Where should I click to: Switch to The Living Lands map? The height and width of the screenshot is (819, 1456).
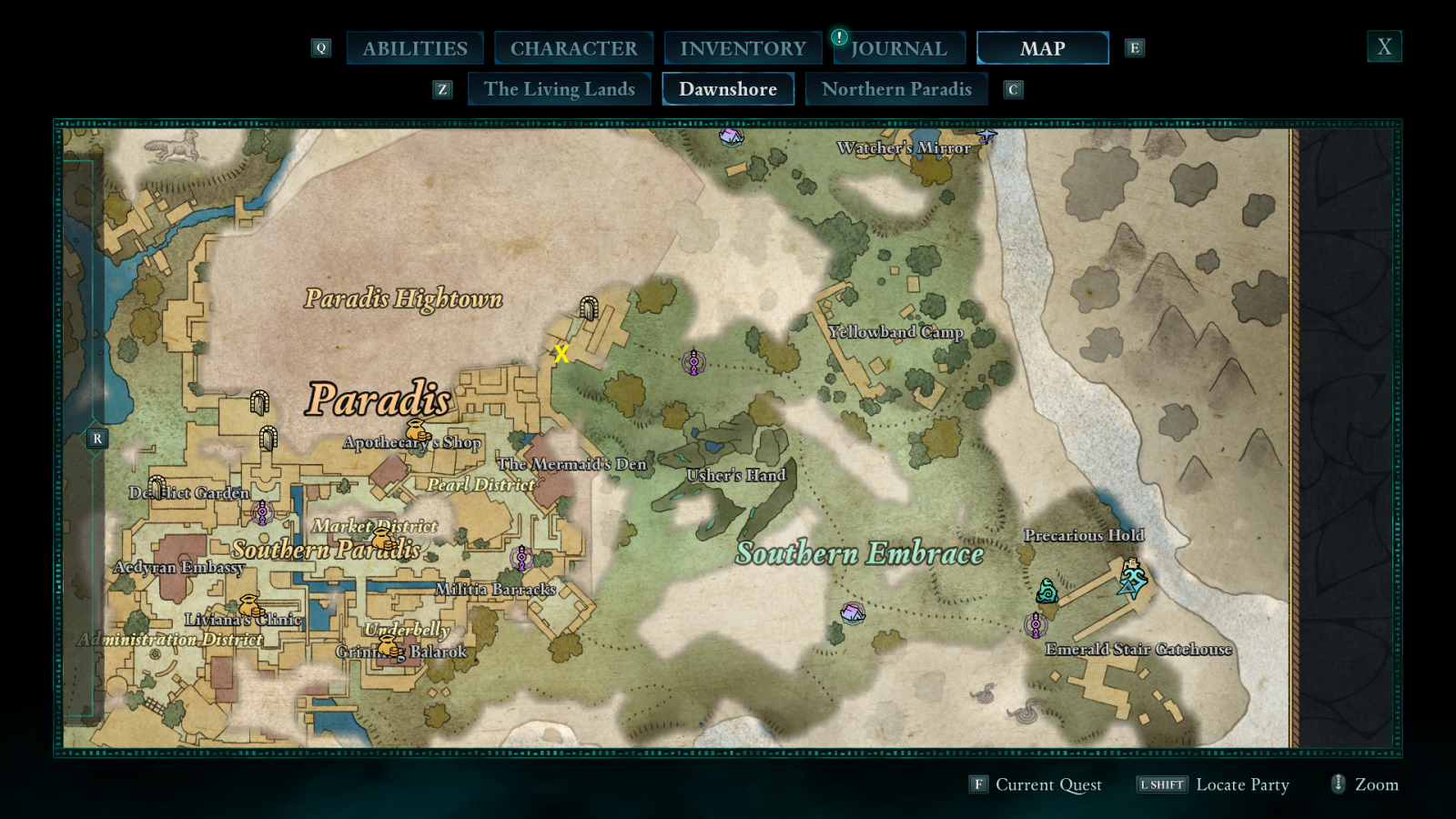coord(559,89)
